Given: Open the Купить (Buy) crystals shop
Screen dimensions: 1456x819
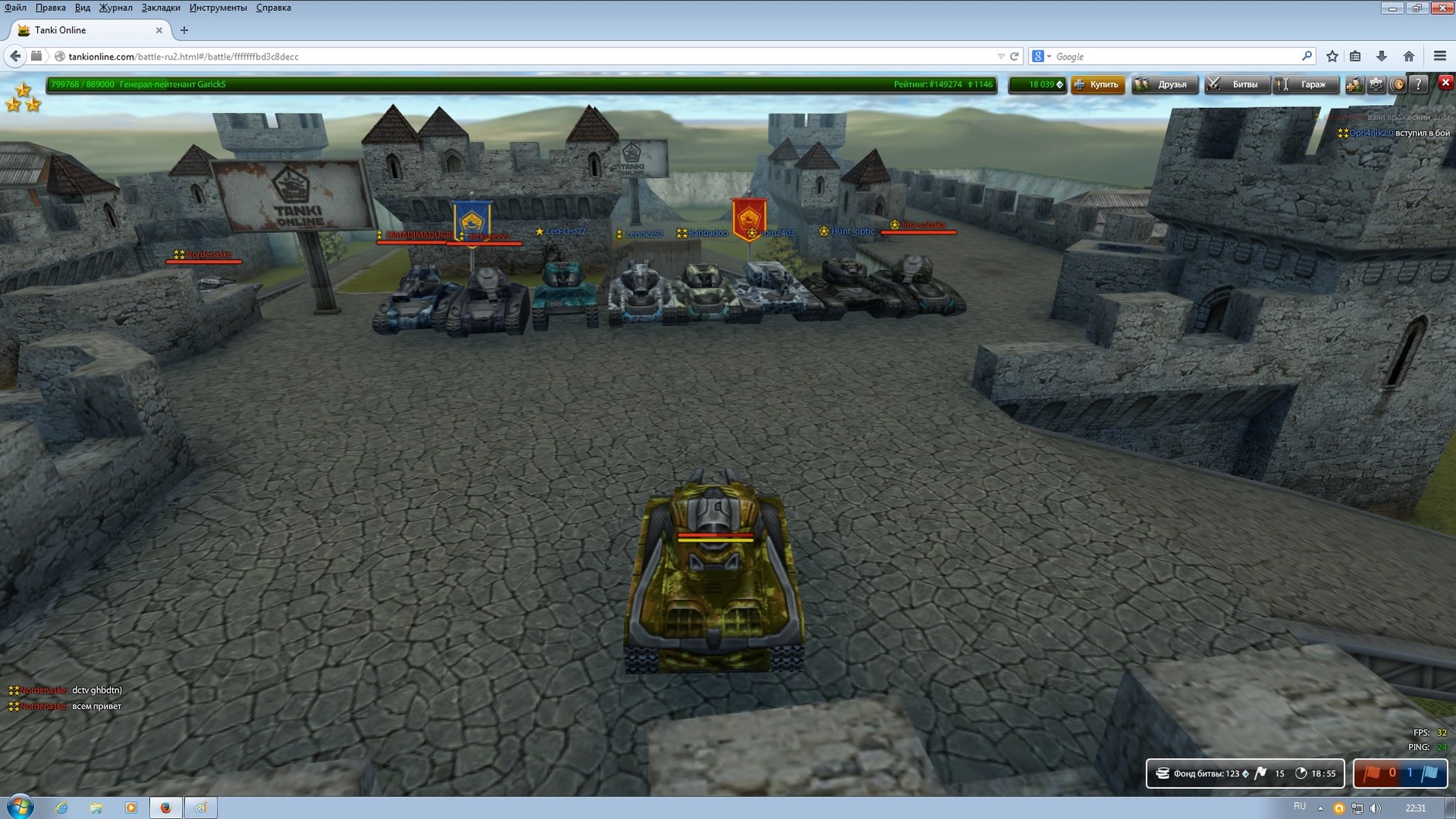Looking at the screenshot, I should click(x=1098, y=84).
